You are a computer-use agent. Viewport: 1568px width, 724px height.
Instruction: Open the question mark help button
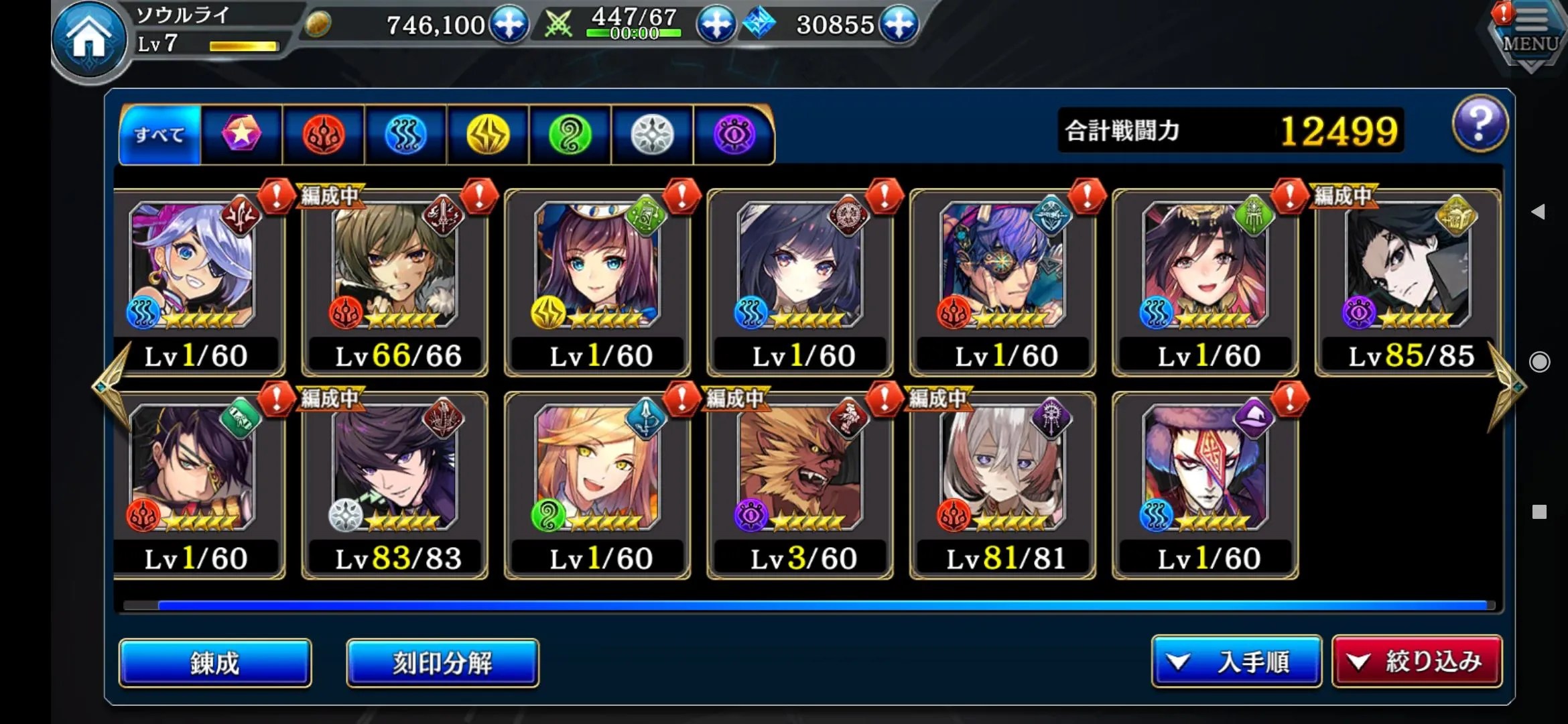[x=1480, y=125]
